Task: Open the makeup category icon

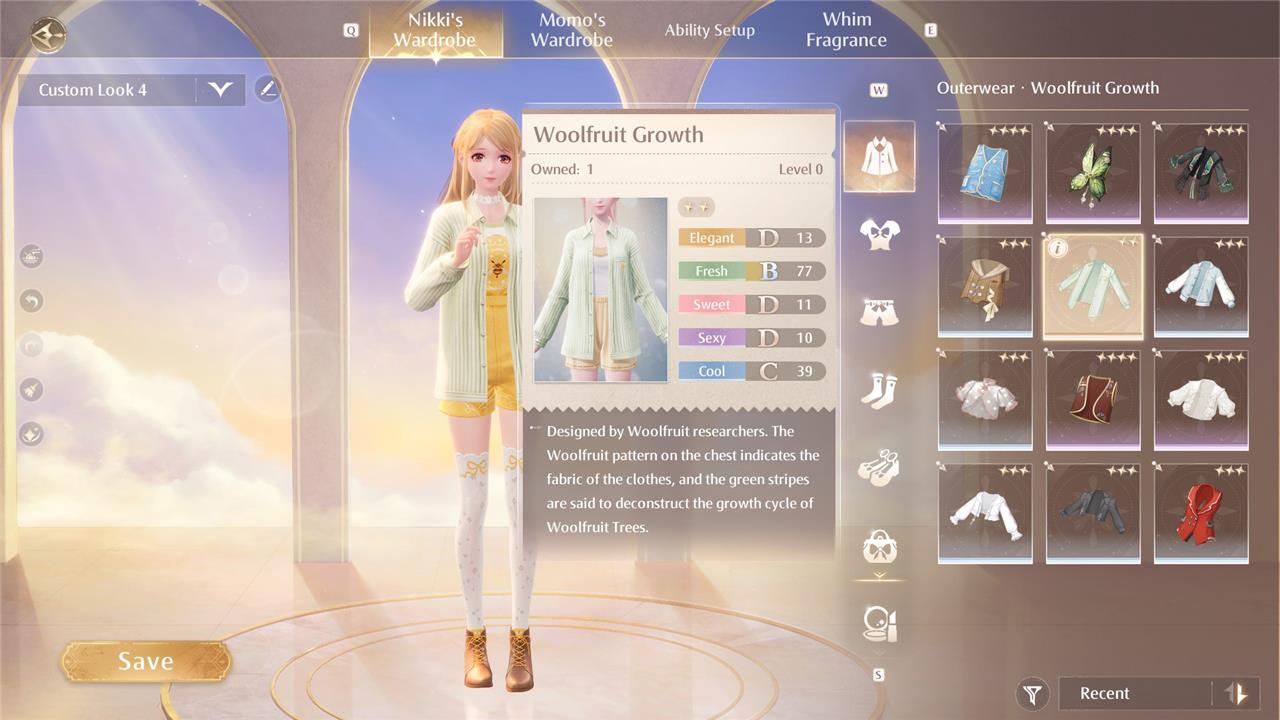Action: 879,623
